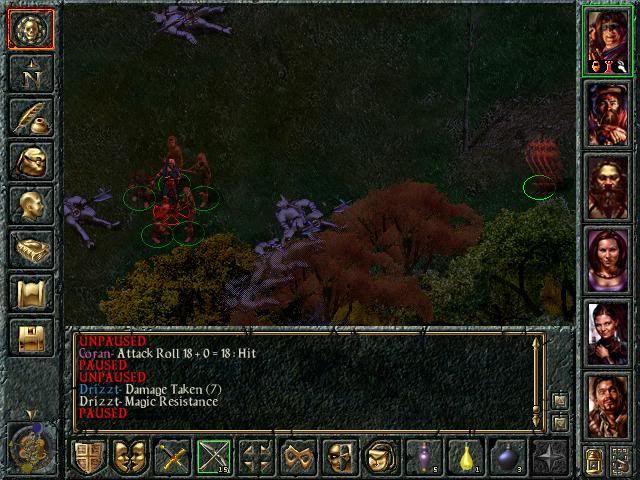
Task: Open the area map with the compass button
Action: (x=30, y=73)
